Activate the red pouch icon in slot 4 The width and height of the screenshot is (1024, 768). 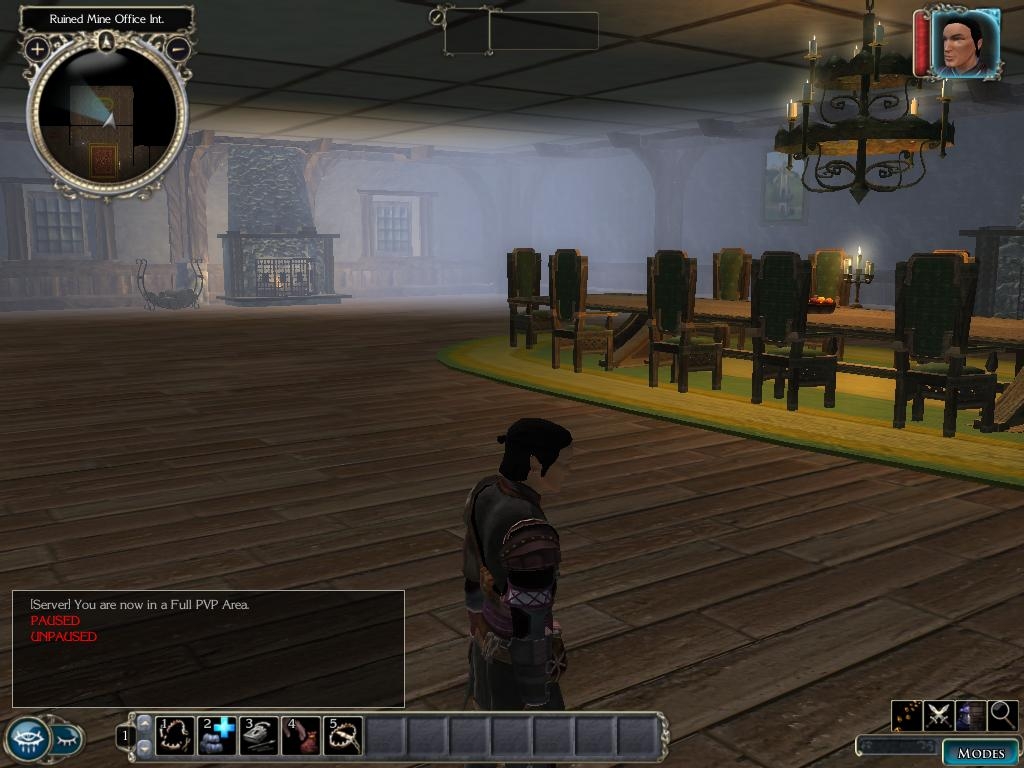301,736
